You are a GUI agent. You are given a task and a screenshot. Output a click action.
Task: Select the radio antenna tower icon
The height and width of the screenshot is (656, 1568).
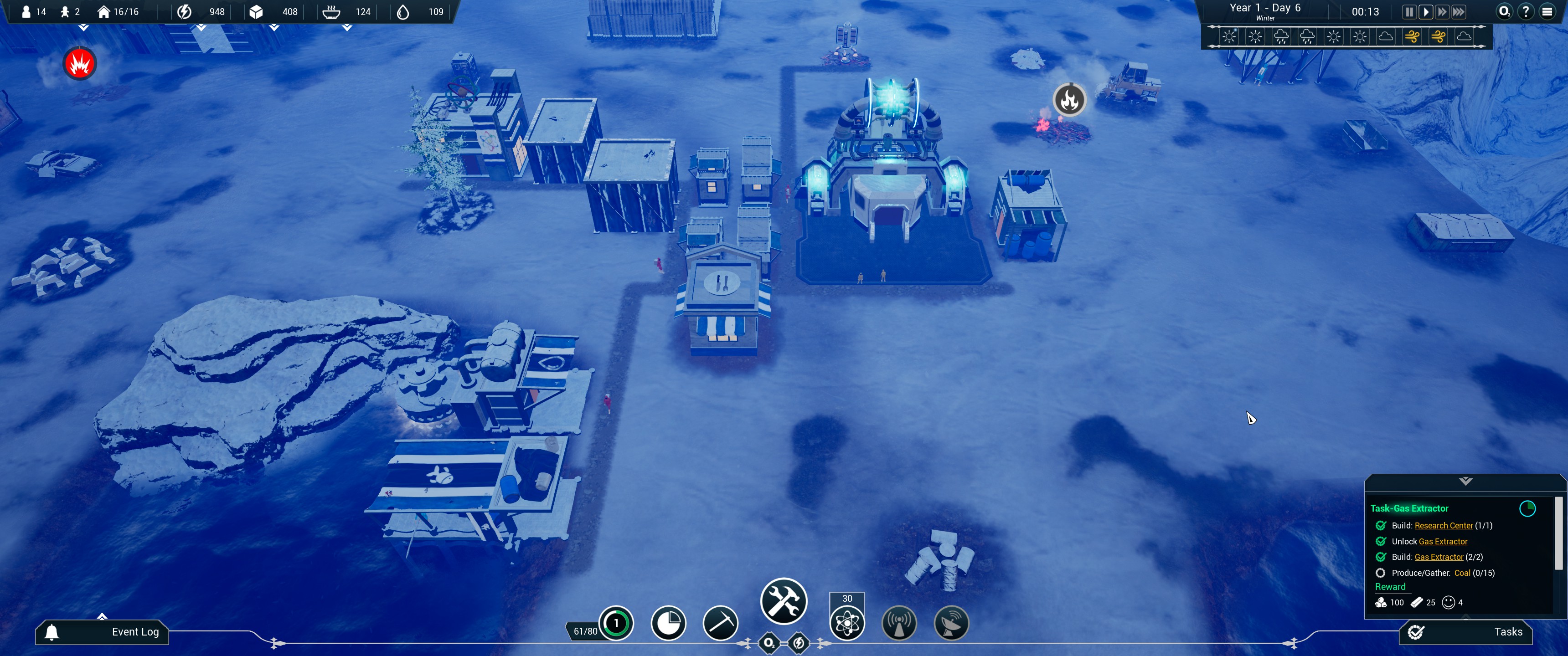899,623
